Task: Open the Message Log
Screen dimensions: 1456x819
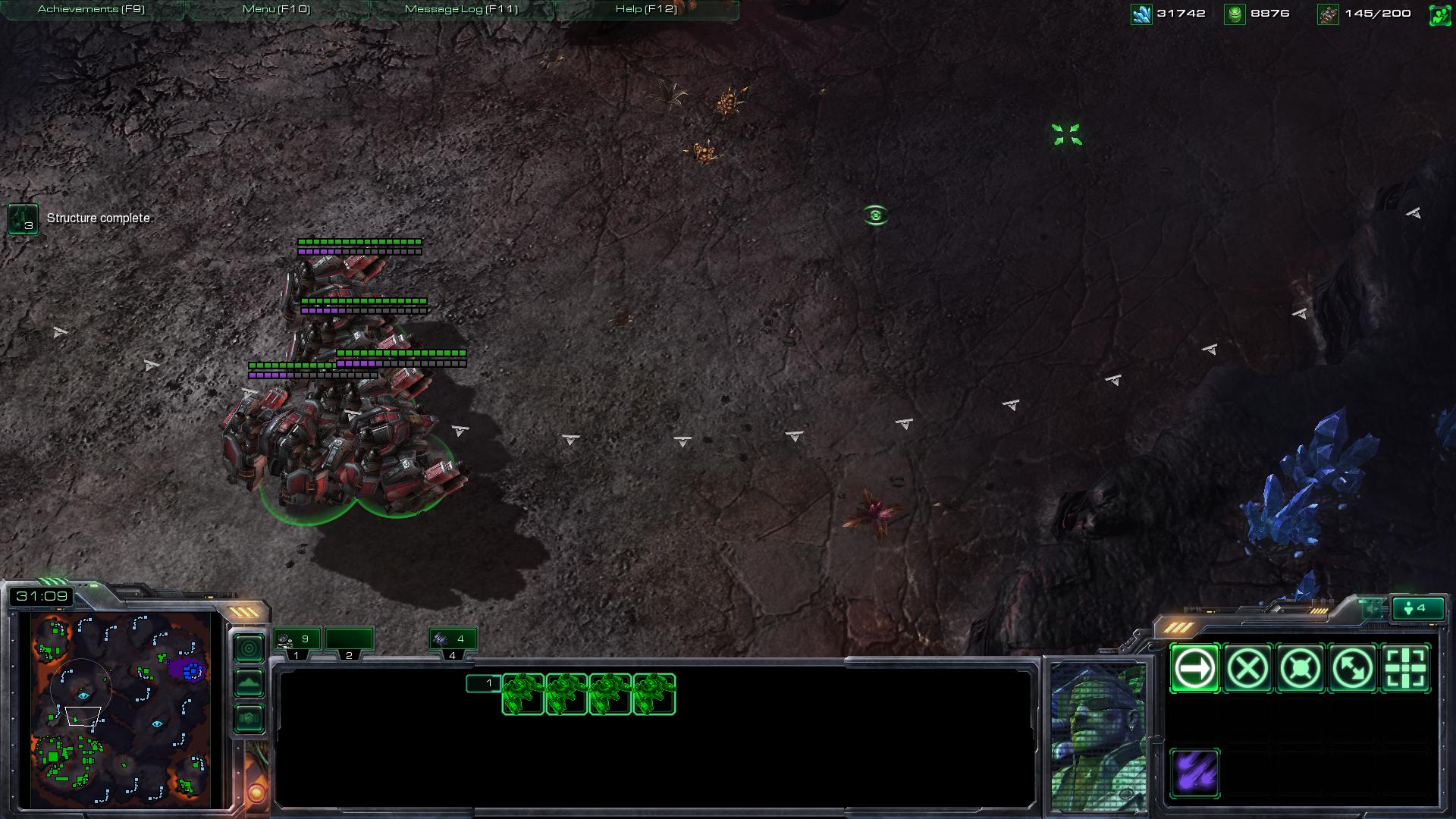Action: (461, 9)
